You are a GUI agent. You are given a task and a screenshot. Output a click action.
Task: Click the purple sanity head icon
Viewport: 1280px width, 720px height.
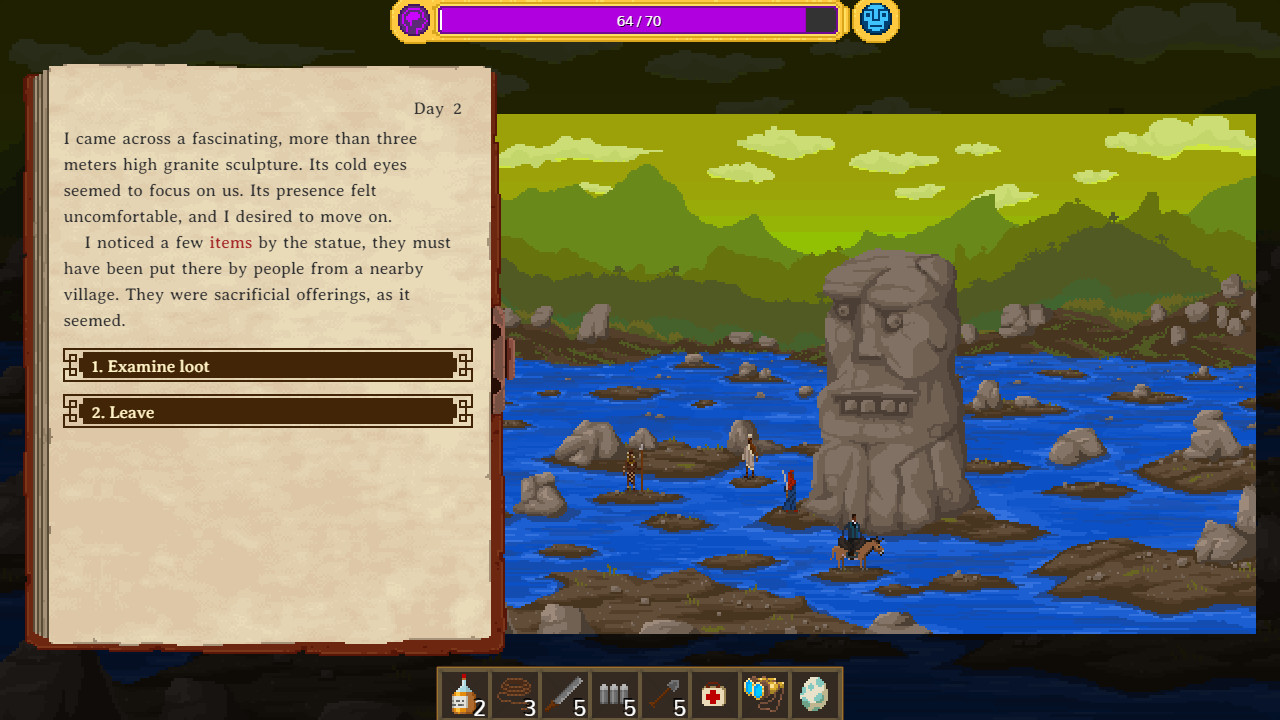413,20
